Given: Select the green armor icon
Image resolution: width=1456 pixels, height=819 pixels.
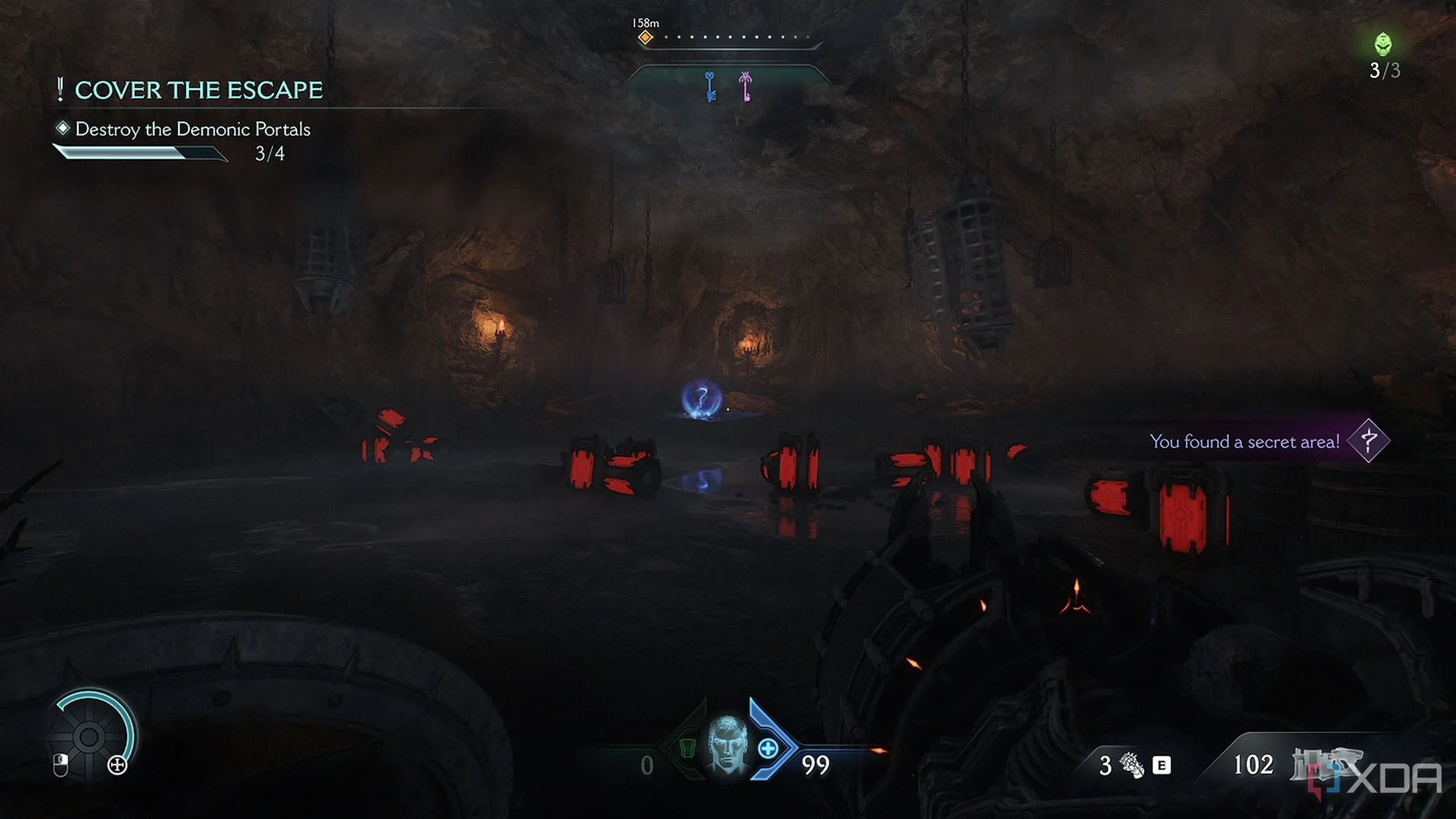Looking at the screenshot, I should click(687, 747).
